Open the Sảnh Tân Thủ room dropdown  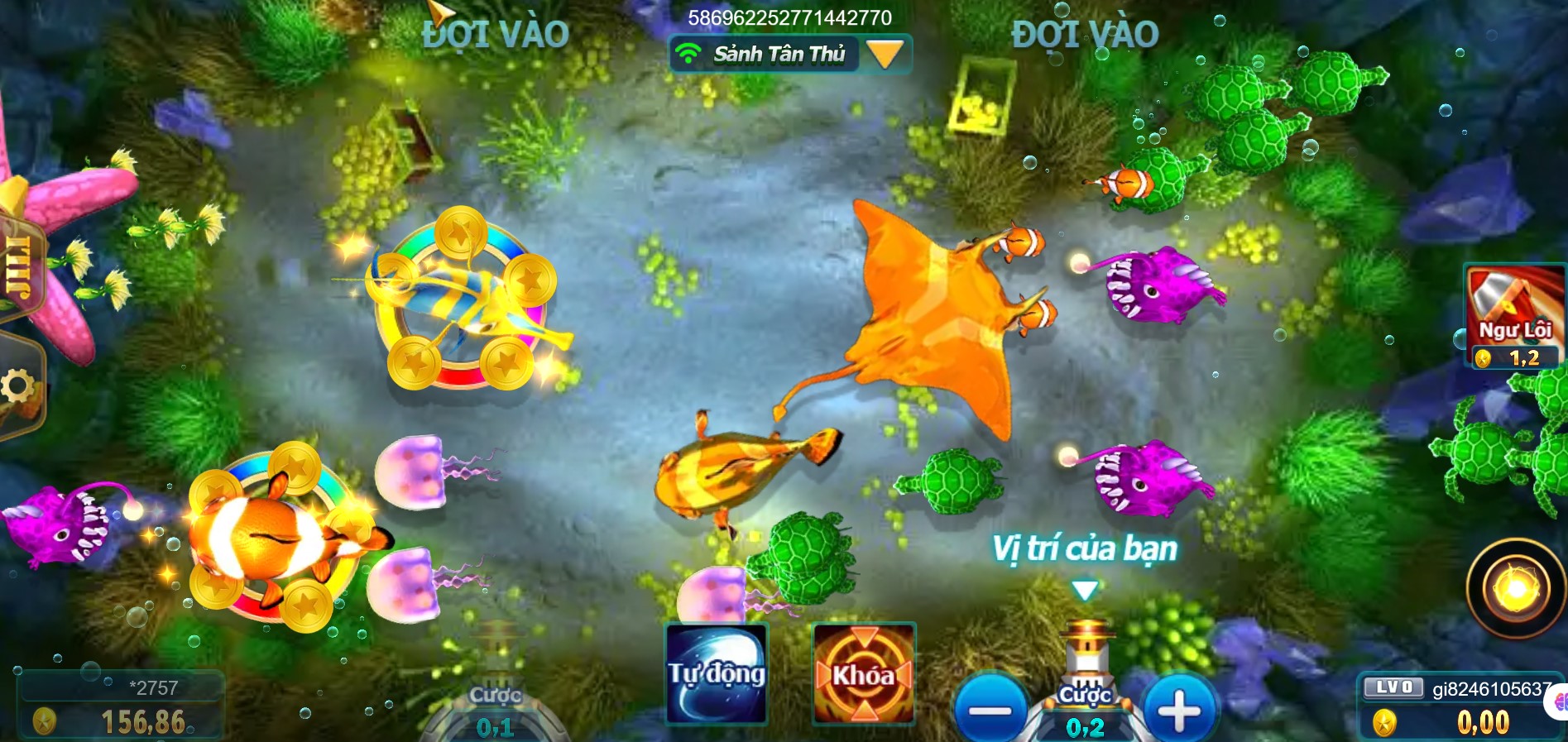pyautogui.click(x=884, y=55)
